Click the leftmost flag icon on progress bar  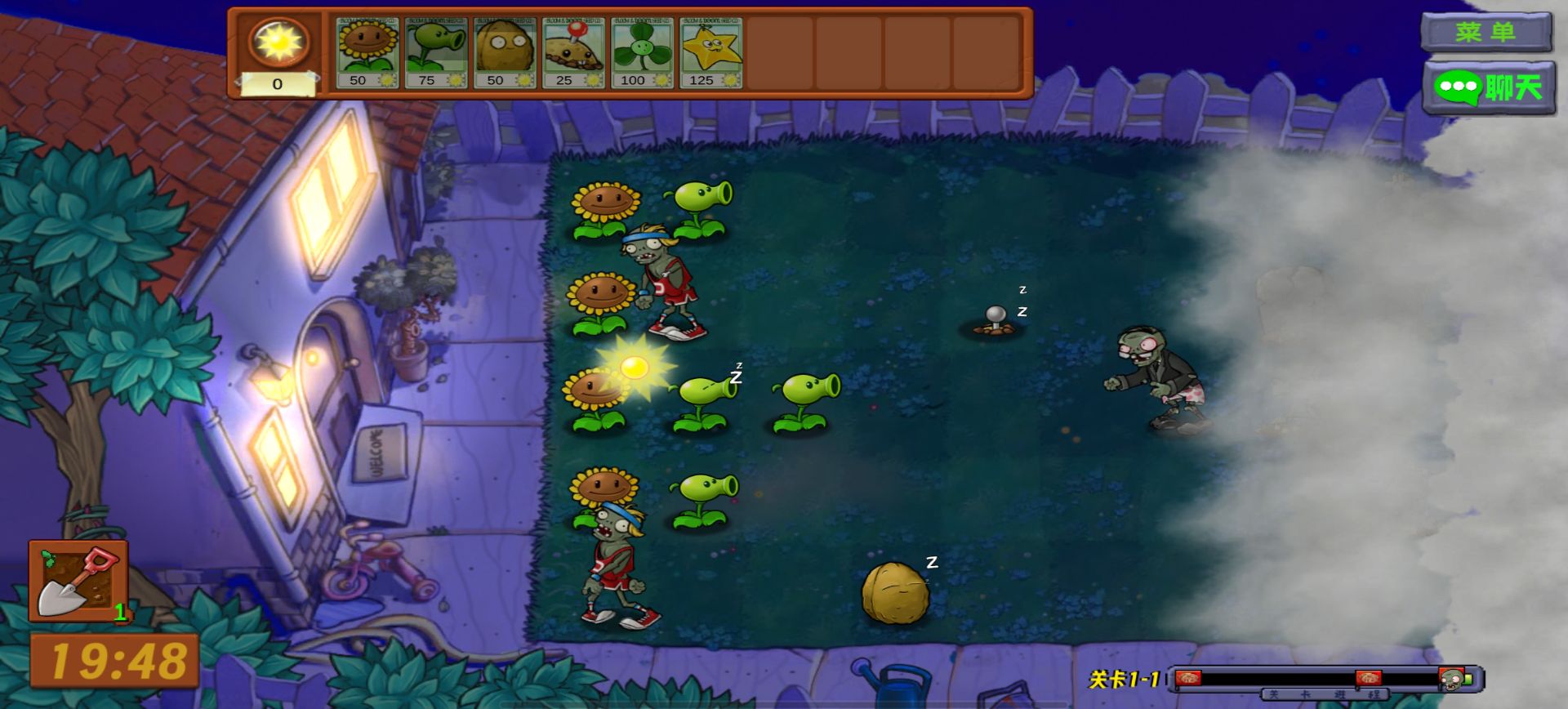1188,678
